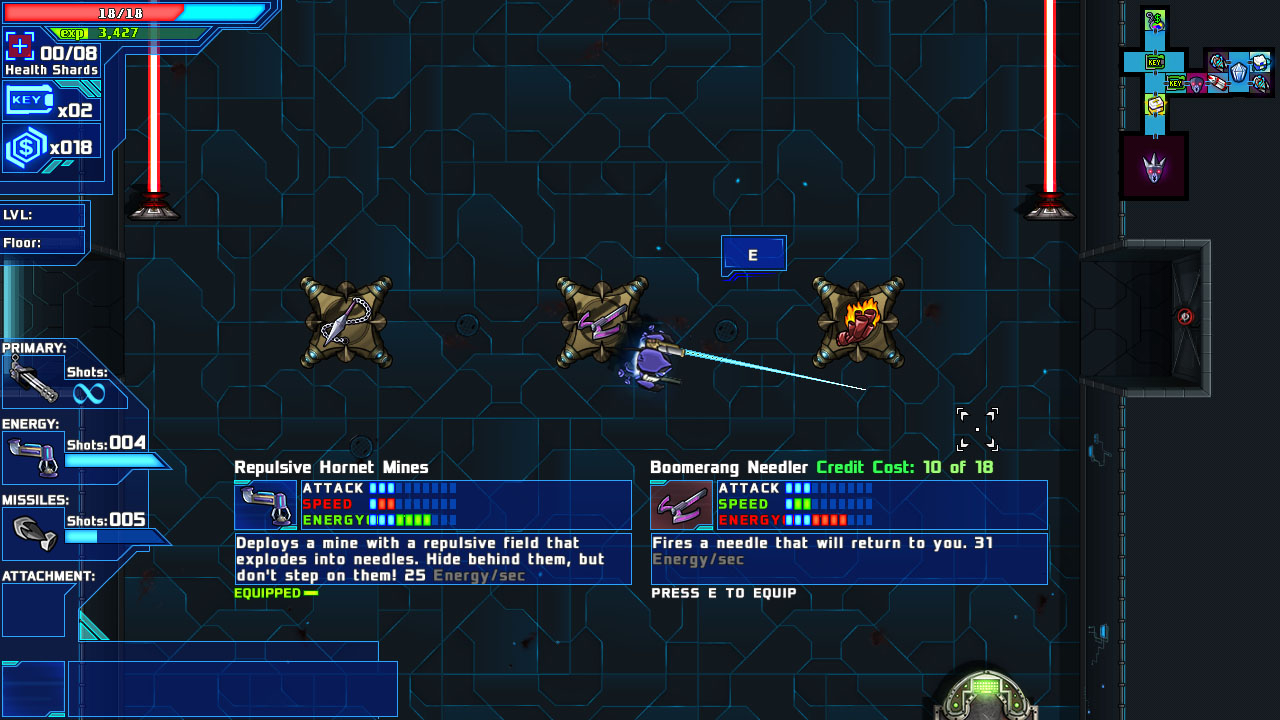Click the Missiles weapon icon with 005 shots
The width and height of the screenshot is (1280, 720).
point(32,528)
